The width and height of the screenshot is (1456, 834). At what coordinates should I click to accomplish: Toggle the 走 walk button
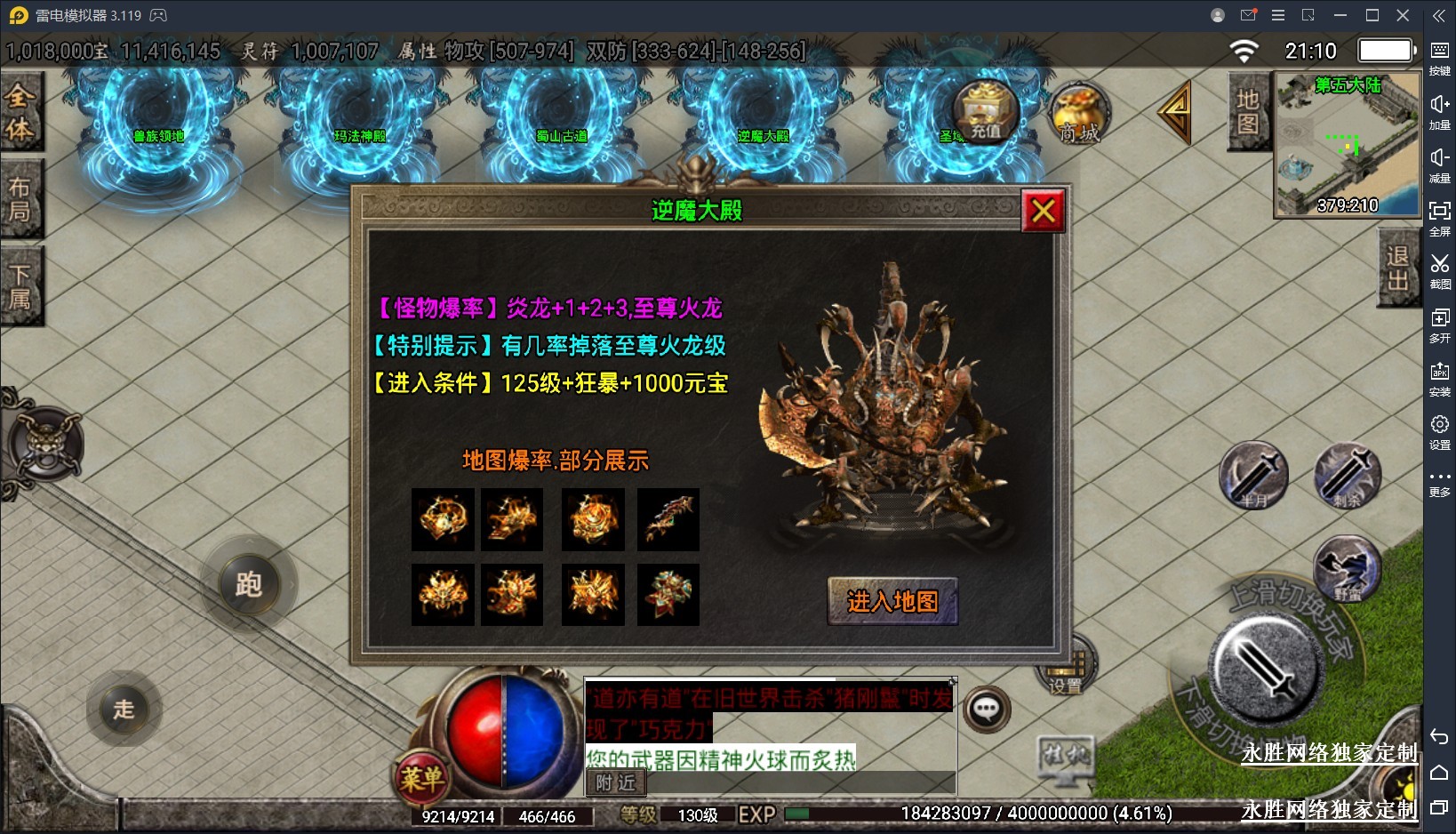click(x=124, y=709)
